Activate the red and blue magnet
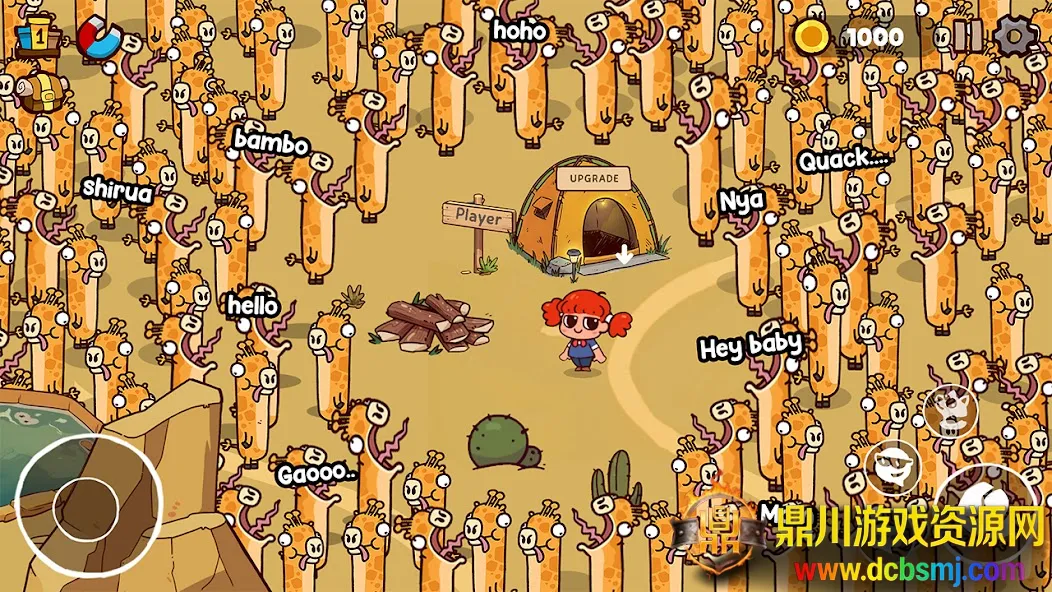The width and height of the screenshot is (1052, 592). click(98, 38)
